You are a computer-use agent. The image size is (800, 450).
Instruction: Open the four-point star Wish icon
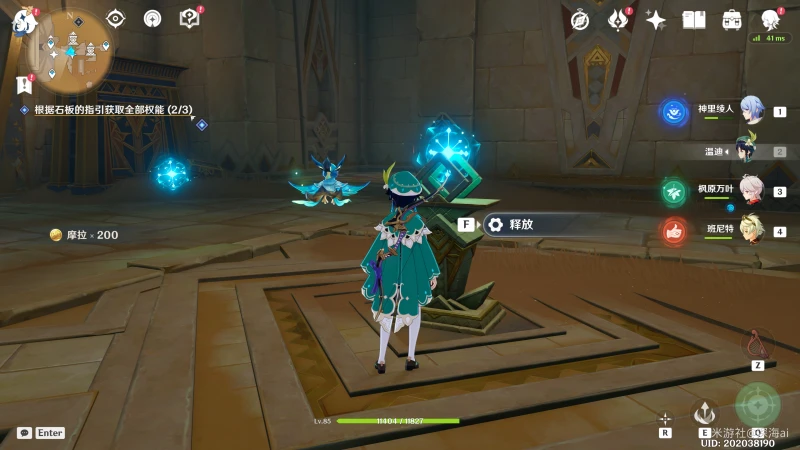point(656,19)
